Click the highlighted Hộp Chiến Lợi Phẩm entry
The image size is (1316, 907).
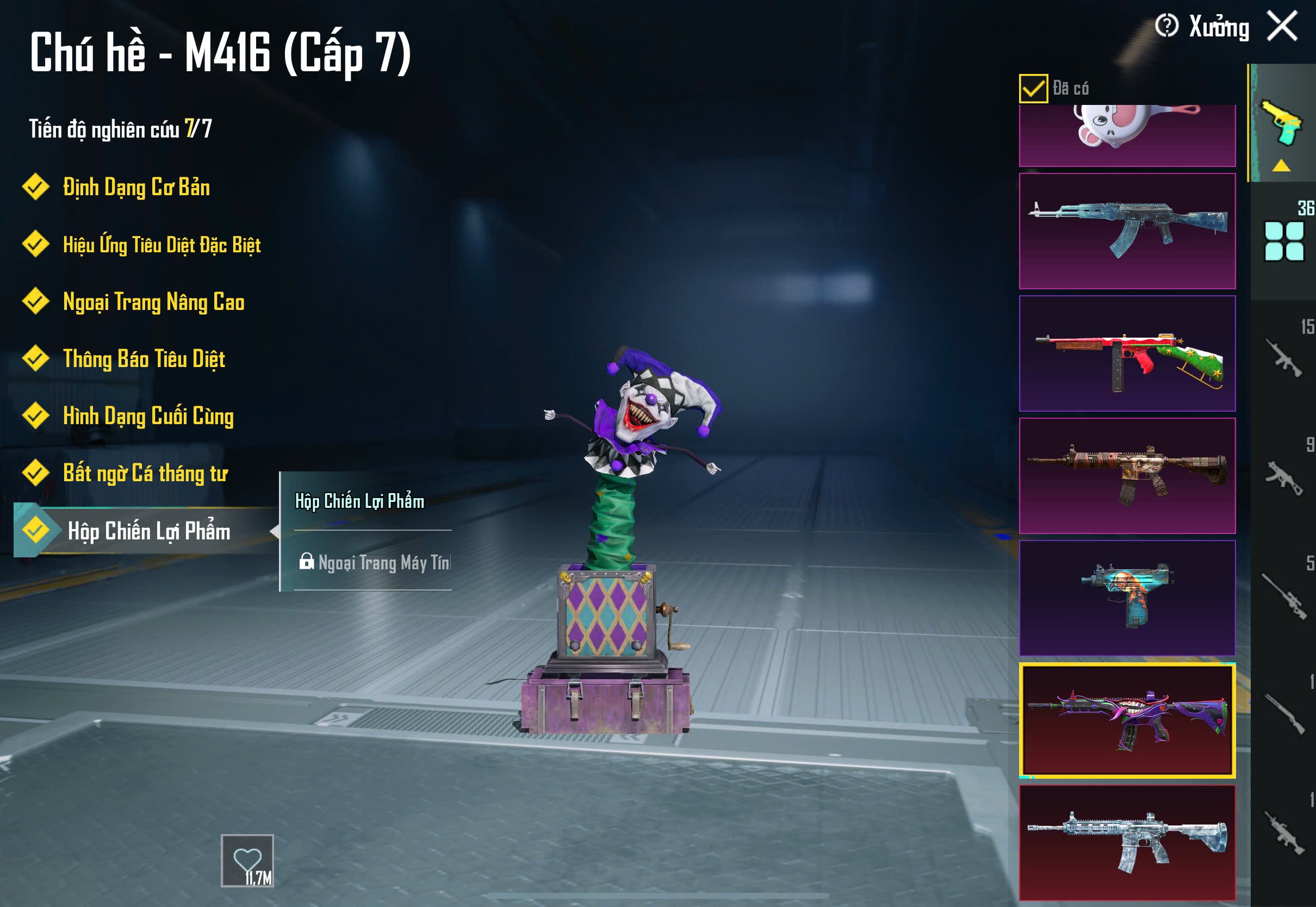(x=149, y=531)
